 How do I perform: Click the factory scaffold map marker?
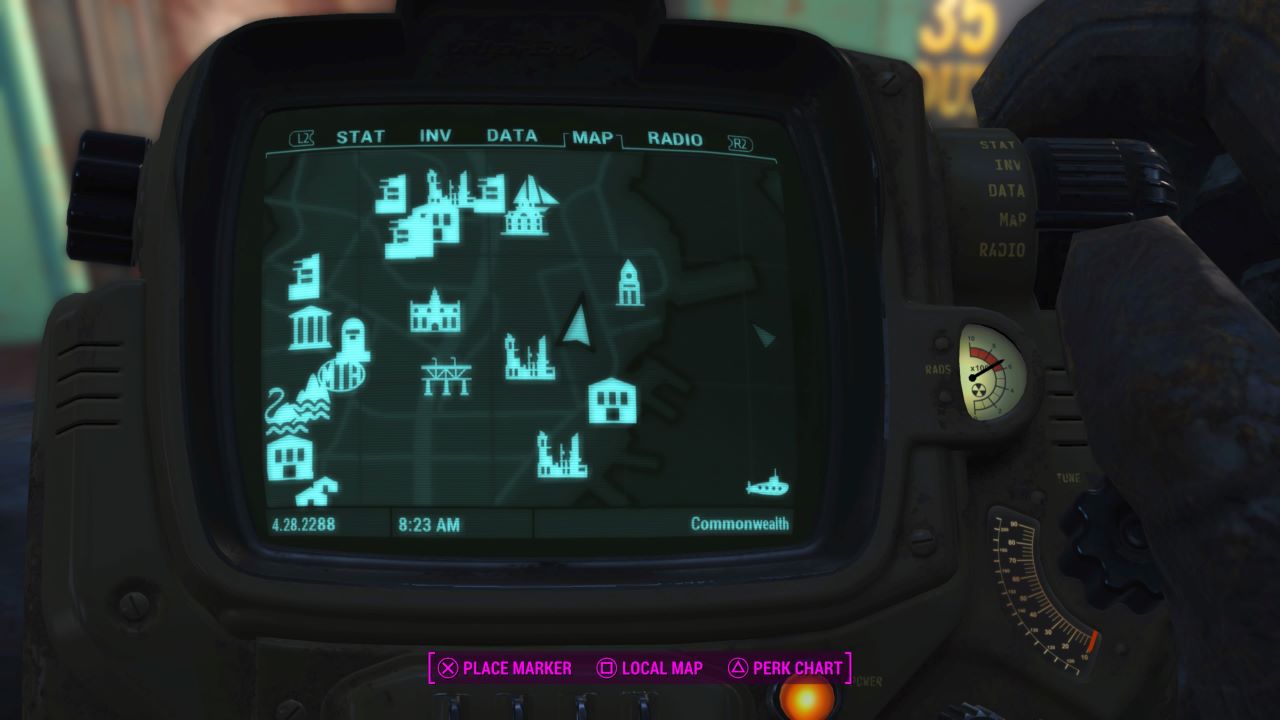pyautogui.click(x=447, y=378)
